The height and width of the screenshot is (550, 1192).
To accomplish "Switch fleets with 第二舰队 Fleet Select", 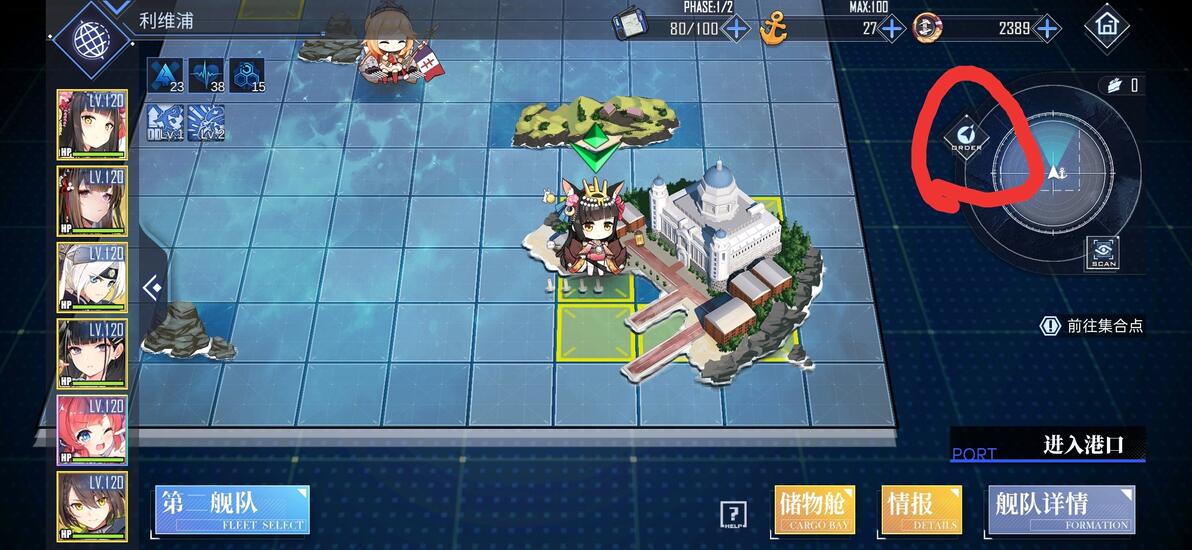I will coord(232,510).
